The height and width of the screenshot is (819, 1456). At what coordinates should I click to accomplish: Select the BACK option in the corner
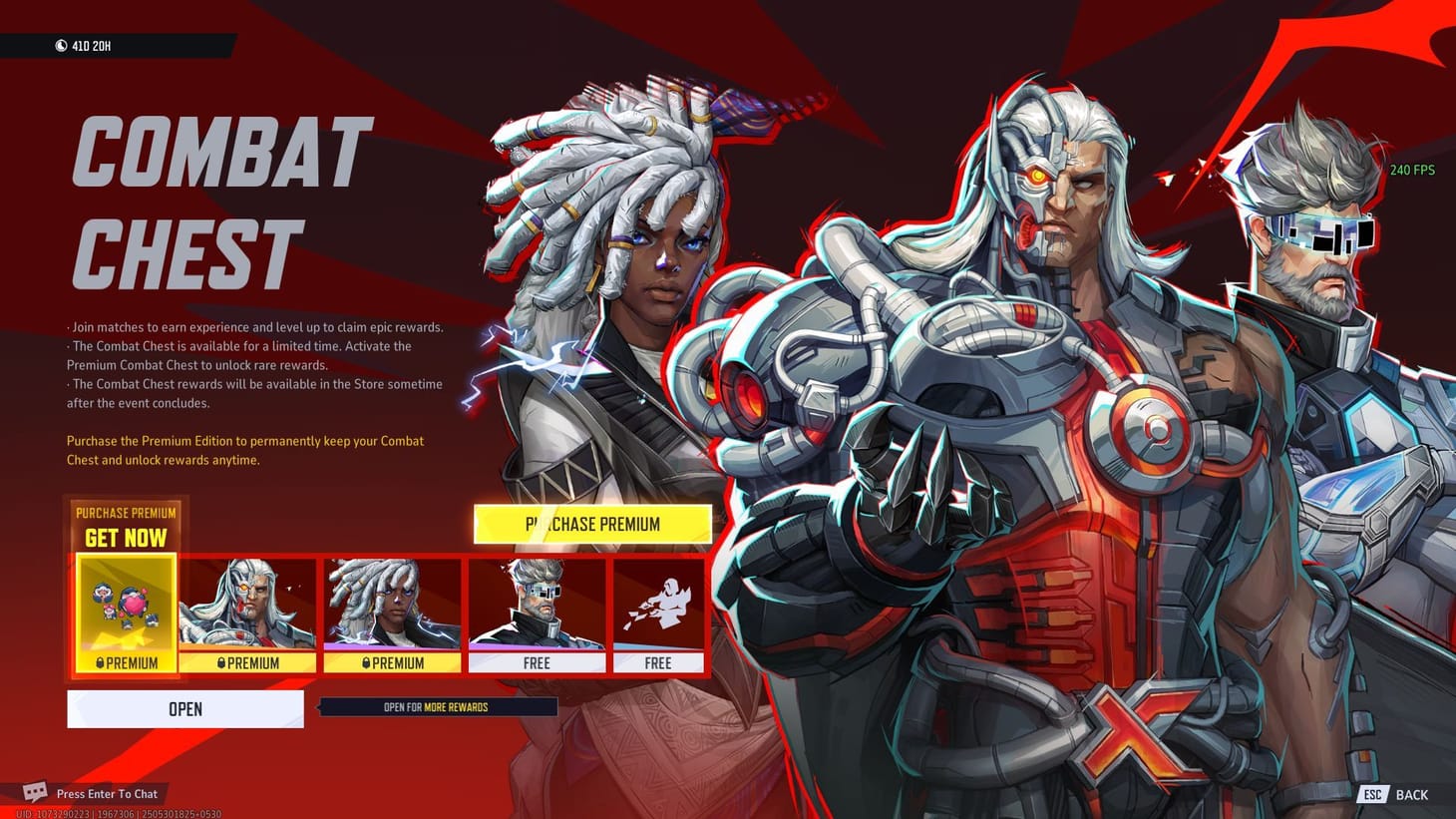pyautogui.click(x=1413, y=794)
